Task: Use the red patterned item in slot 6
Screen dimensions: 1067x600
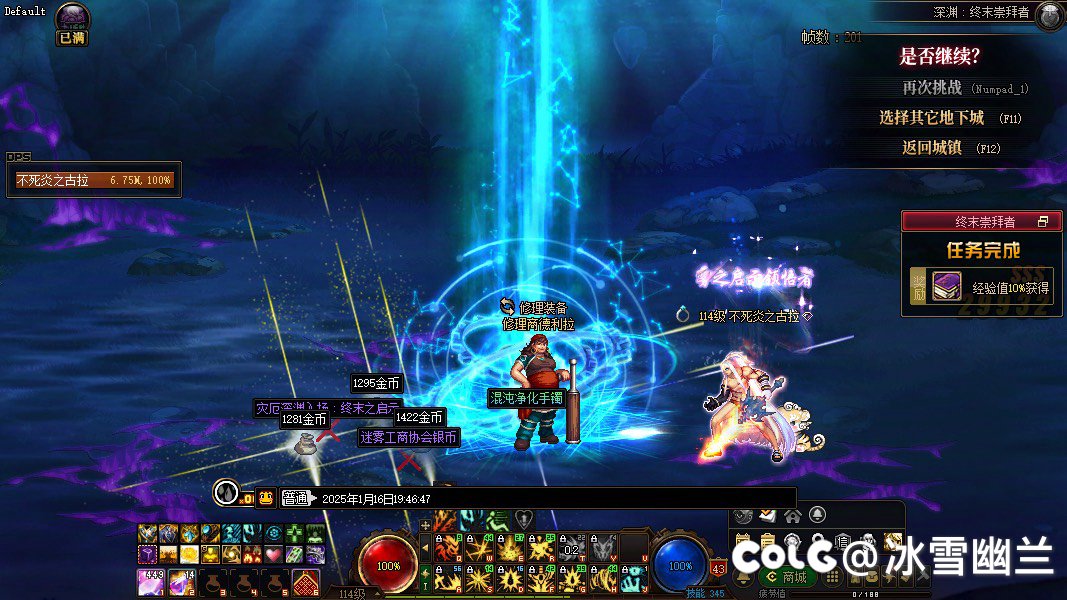Action: pos(305,582)
